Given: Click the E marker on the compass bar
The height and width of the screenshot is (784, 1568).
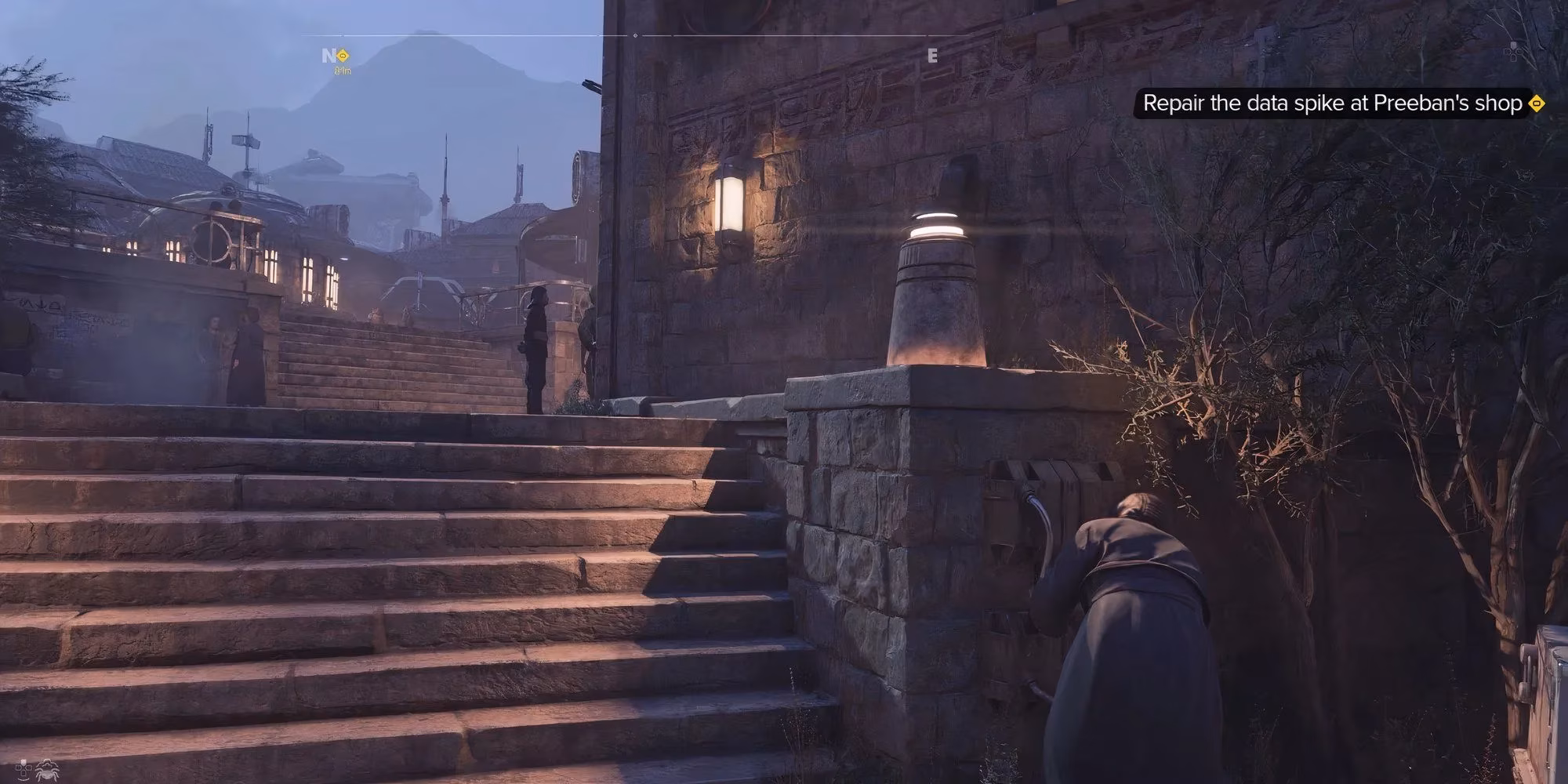Looking at the screenshot, I should pyautogui.click(x=932, y=55).
